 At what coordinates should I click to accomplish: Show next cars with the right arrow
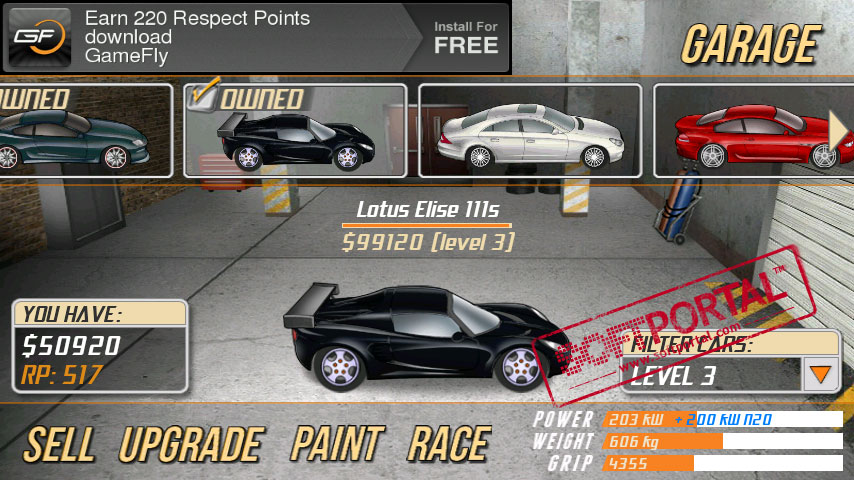840,128
